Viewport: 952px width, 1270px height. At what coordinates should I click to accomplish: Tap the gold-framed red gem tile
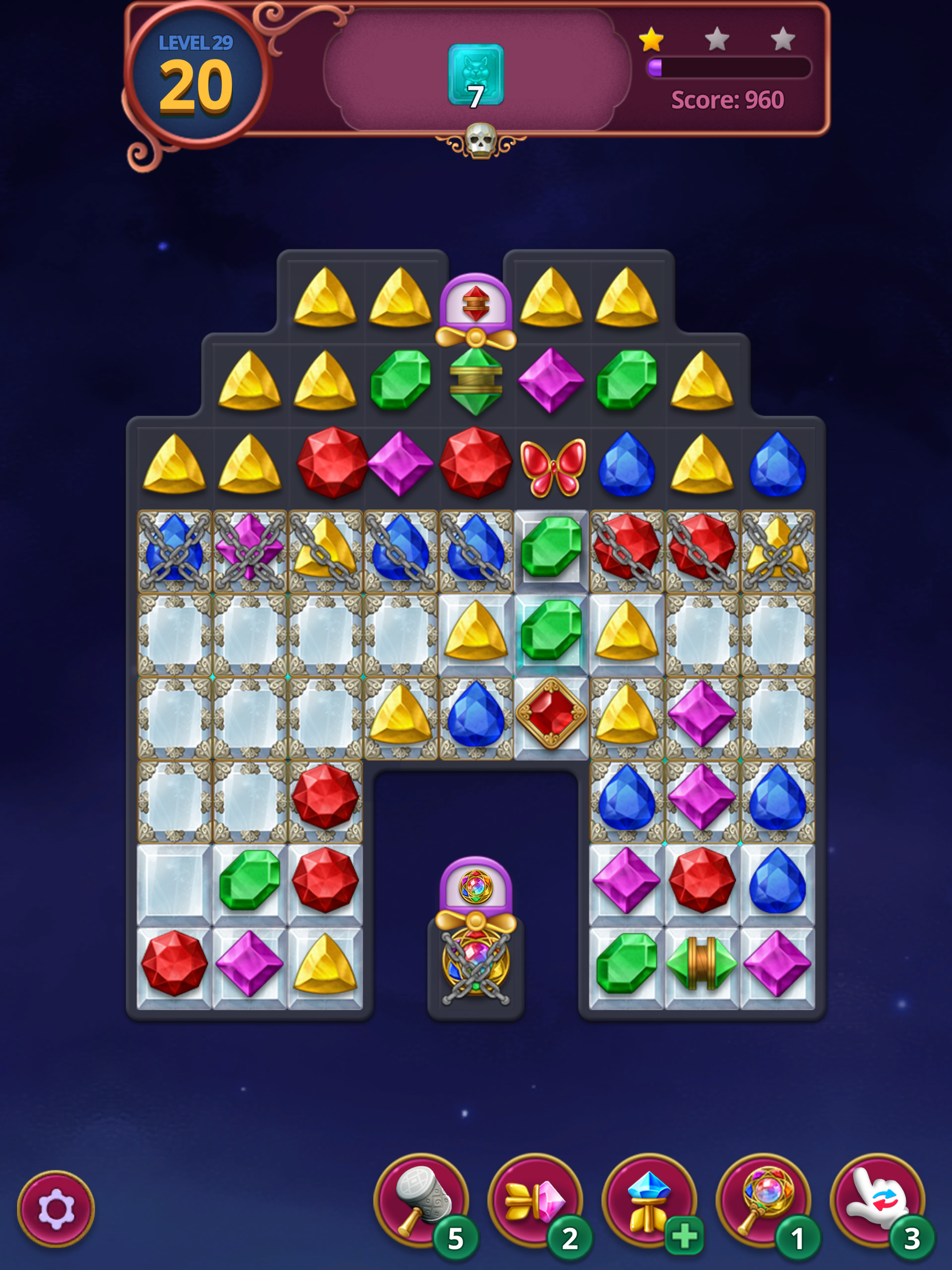pyautogui.click(x=551, y=714)
